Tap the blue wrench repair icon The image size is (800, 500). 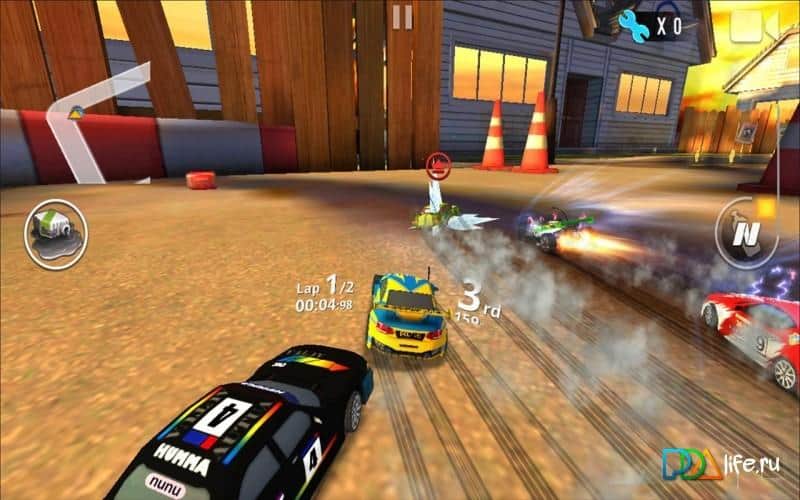coord(633,25)
